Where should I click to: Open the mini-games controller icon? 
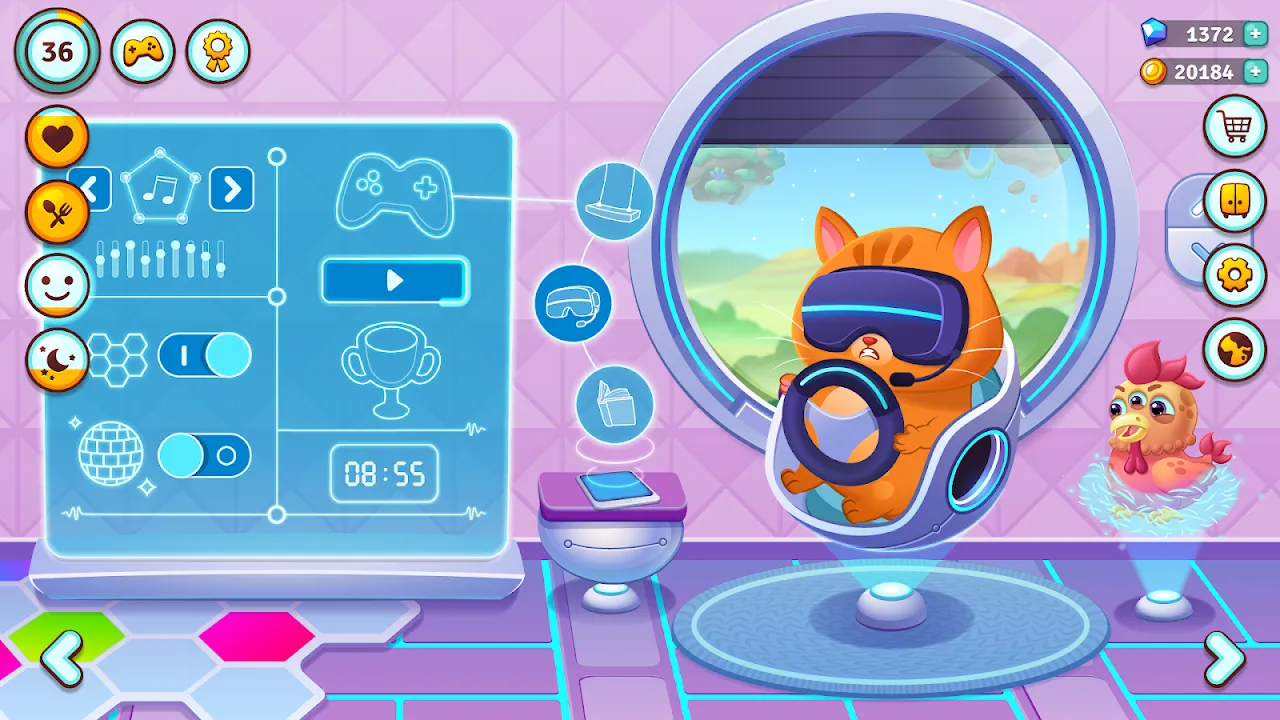click(x=141, y=50)
